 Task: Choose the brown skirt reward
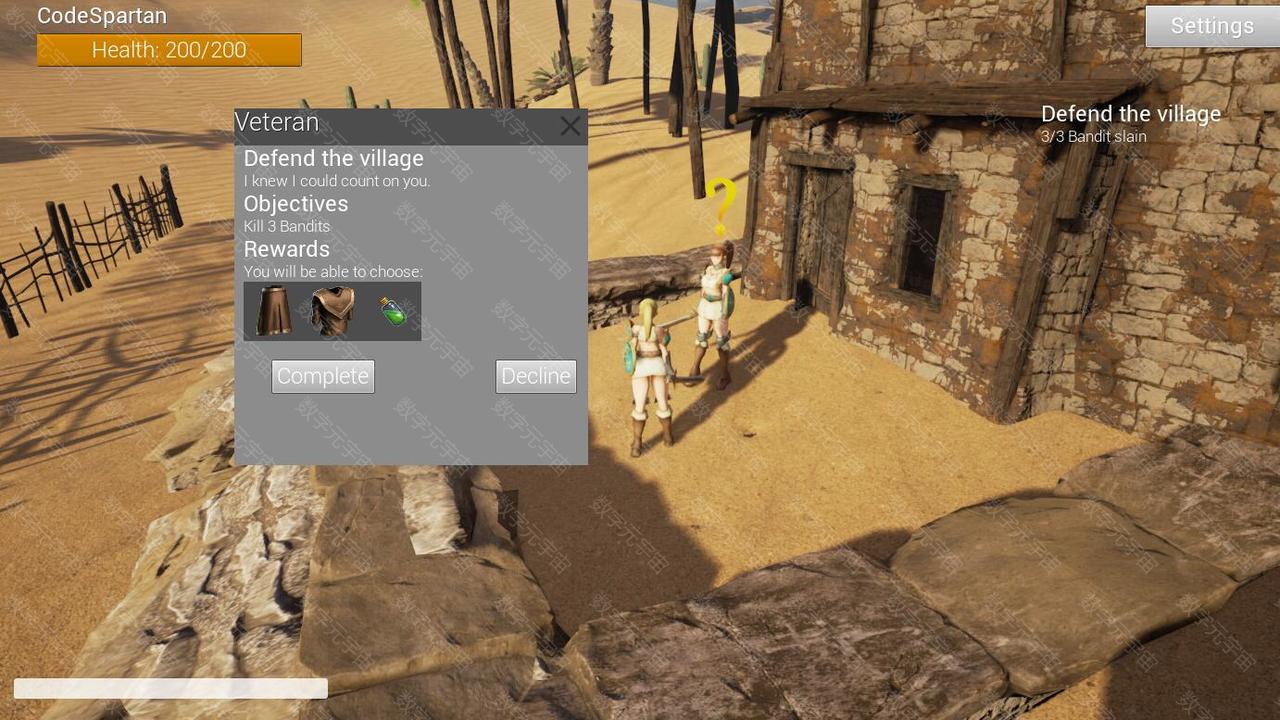click(x=273, y=311)
